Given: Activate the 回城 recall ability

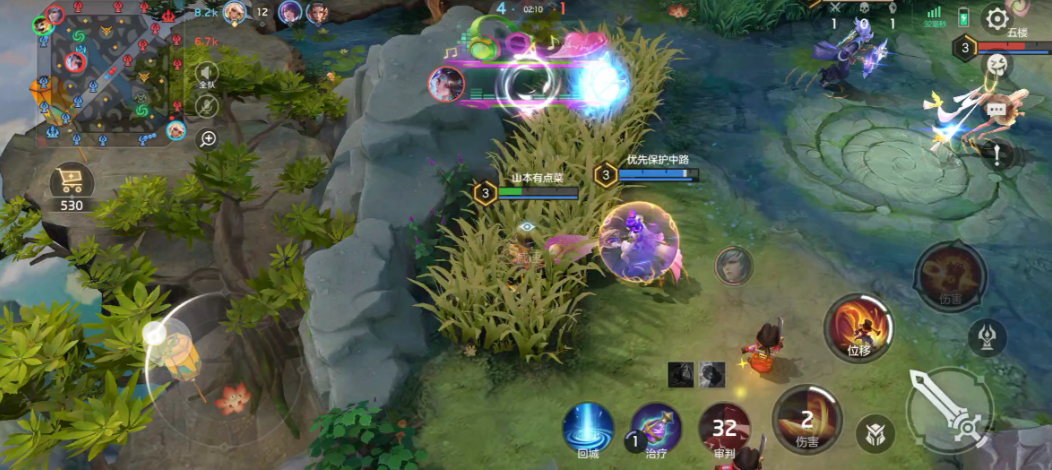Looking at the screenshot, I should 588,429.
